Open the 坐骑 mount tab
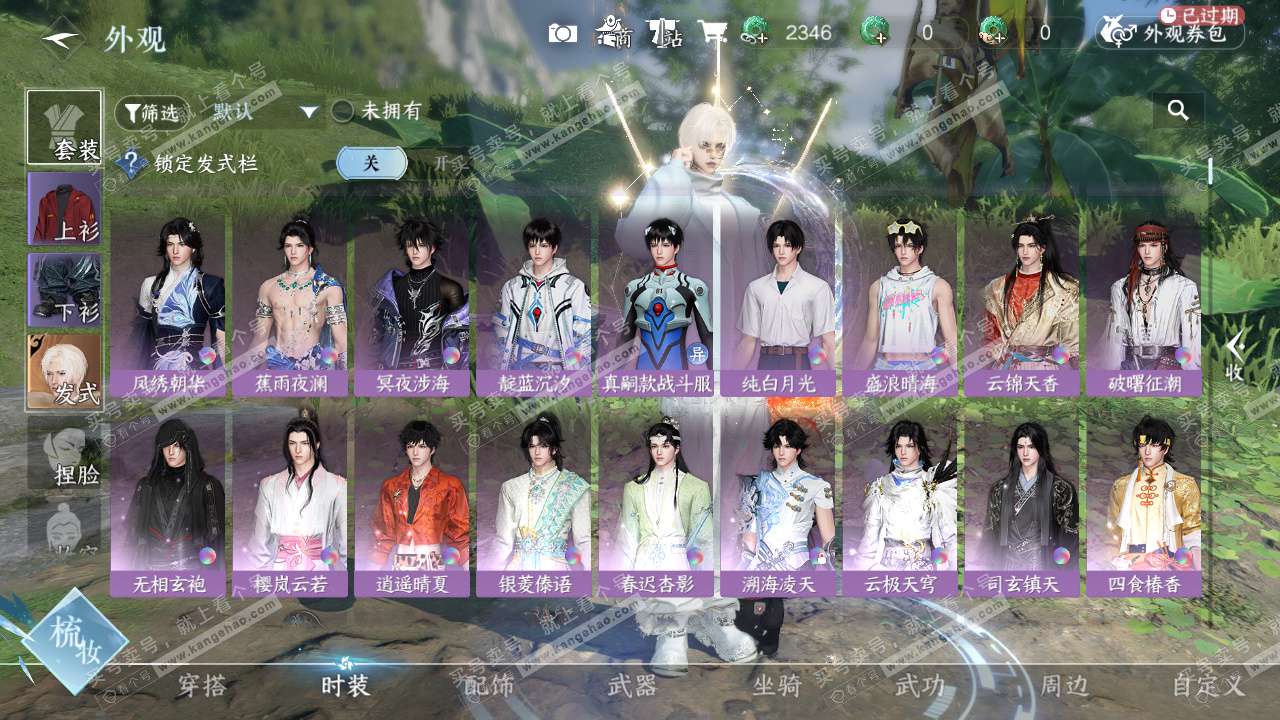Screen dimensions: 1280x720 click(x=777, y=686)
